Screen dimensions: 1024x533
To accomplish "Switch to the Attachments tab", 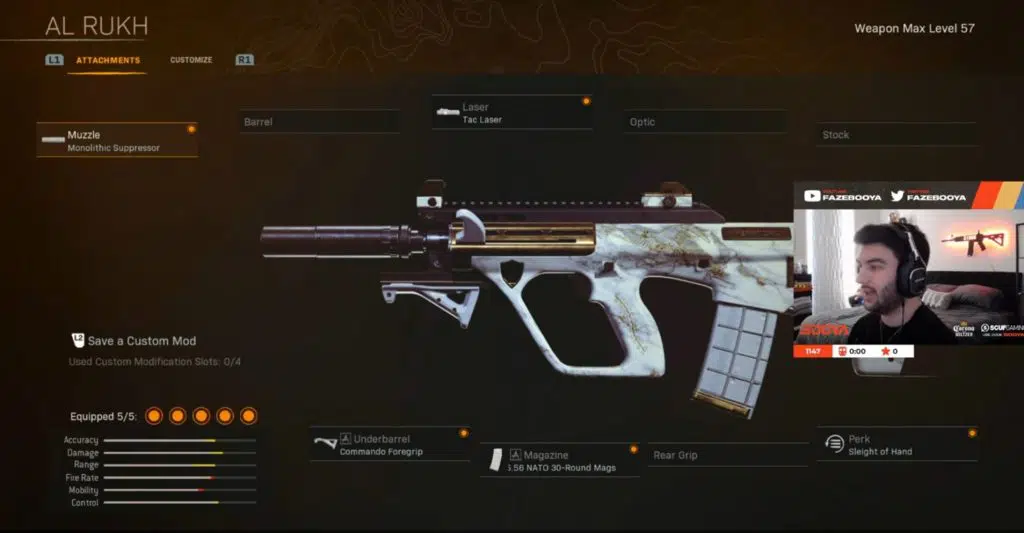I will [108, 60].
